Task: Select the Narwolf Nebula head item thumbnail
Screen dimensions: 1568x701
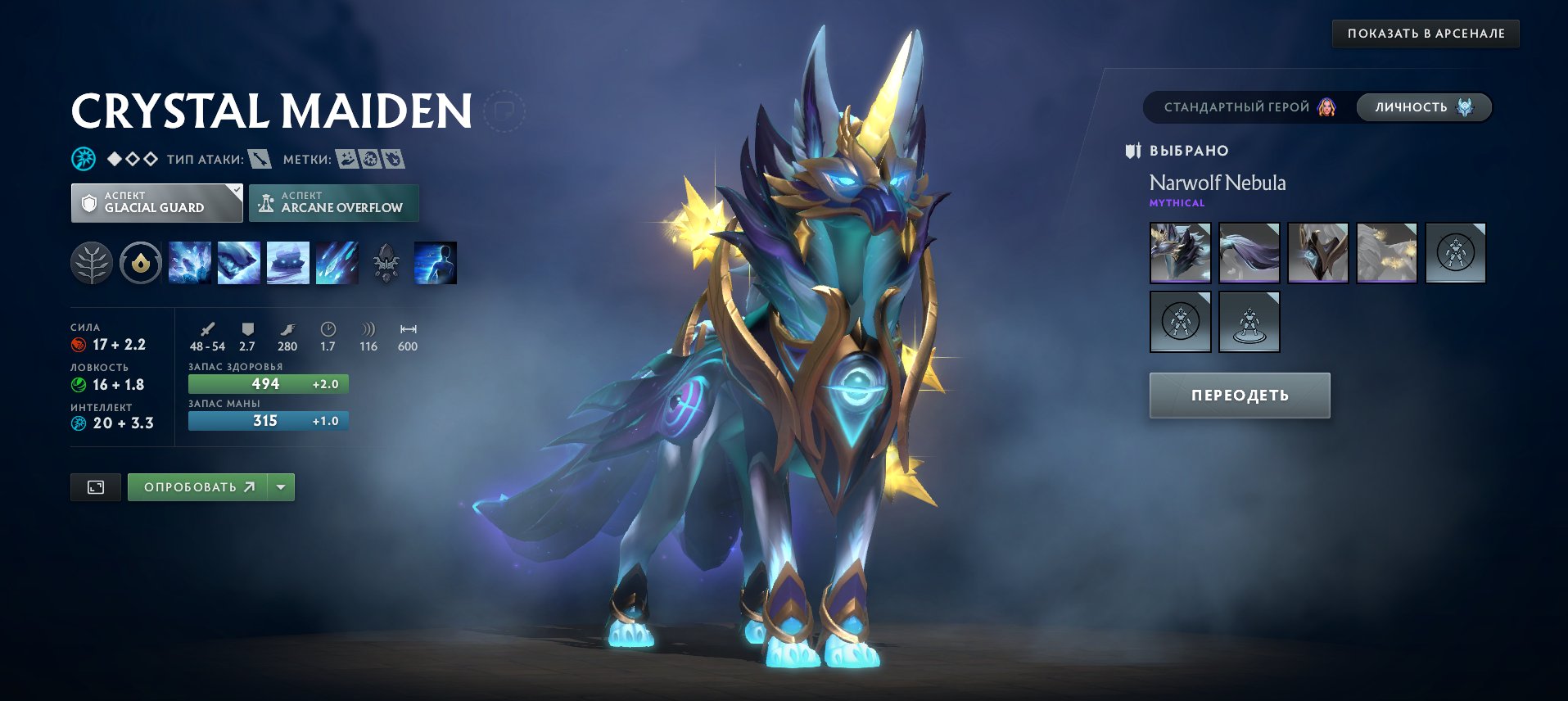Action: pyautogui.click(x=1179, y=253)
